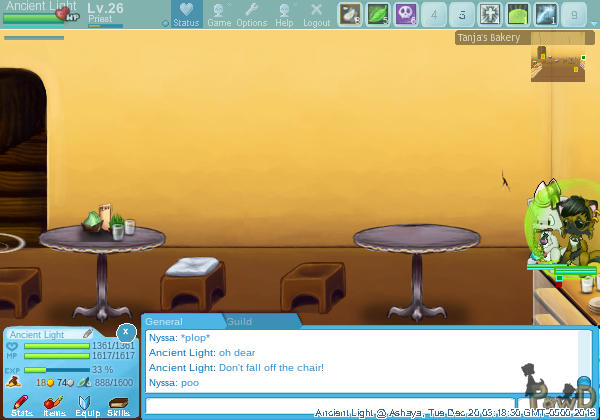
Task: Open the Stats window
Action: point(21,404)
